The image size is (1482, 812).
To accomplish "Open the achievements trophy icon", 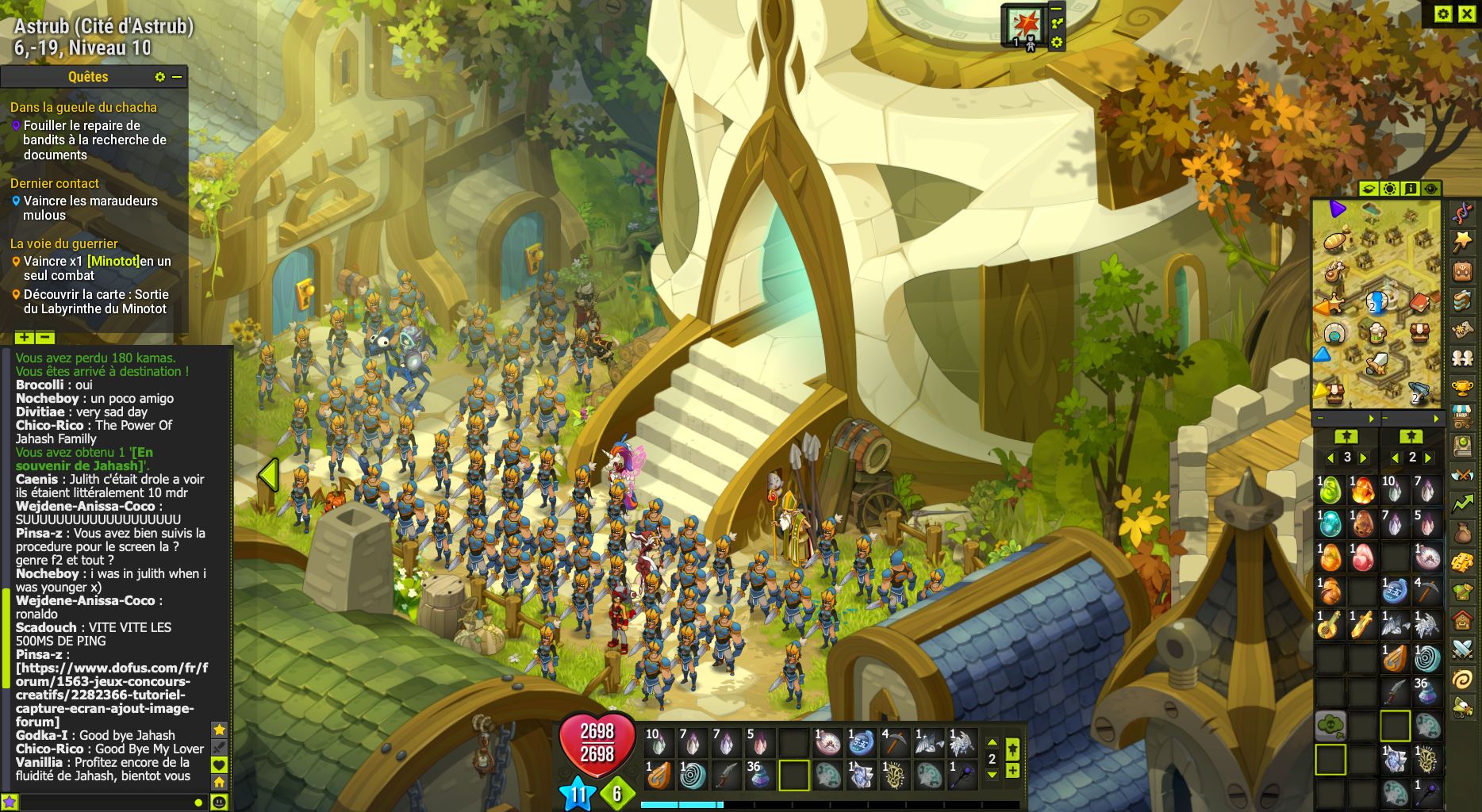I will coord(1463,386).
